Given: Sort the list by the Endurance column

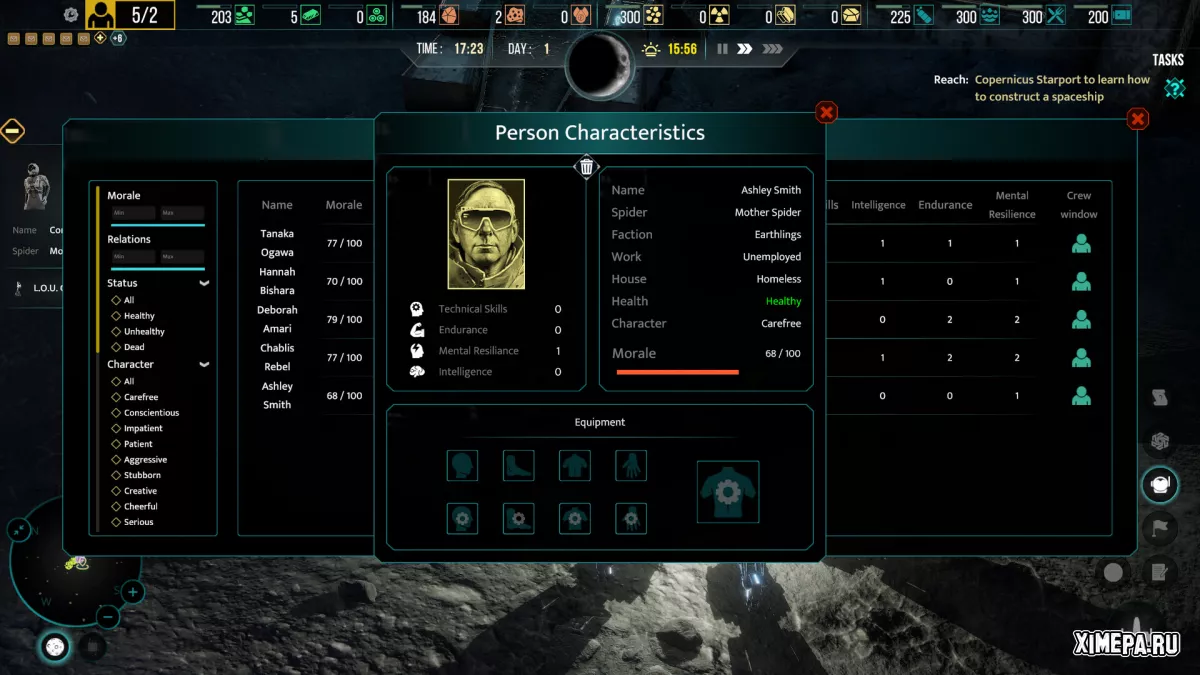Looking at the screenshot, I should [945, 205].
